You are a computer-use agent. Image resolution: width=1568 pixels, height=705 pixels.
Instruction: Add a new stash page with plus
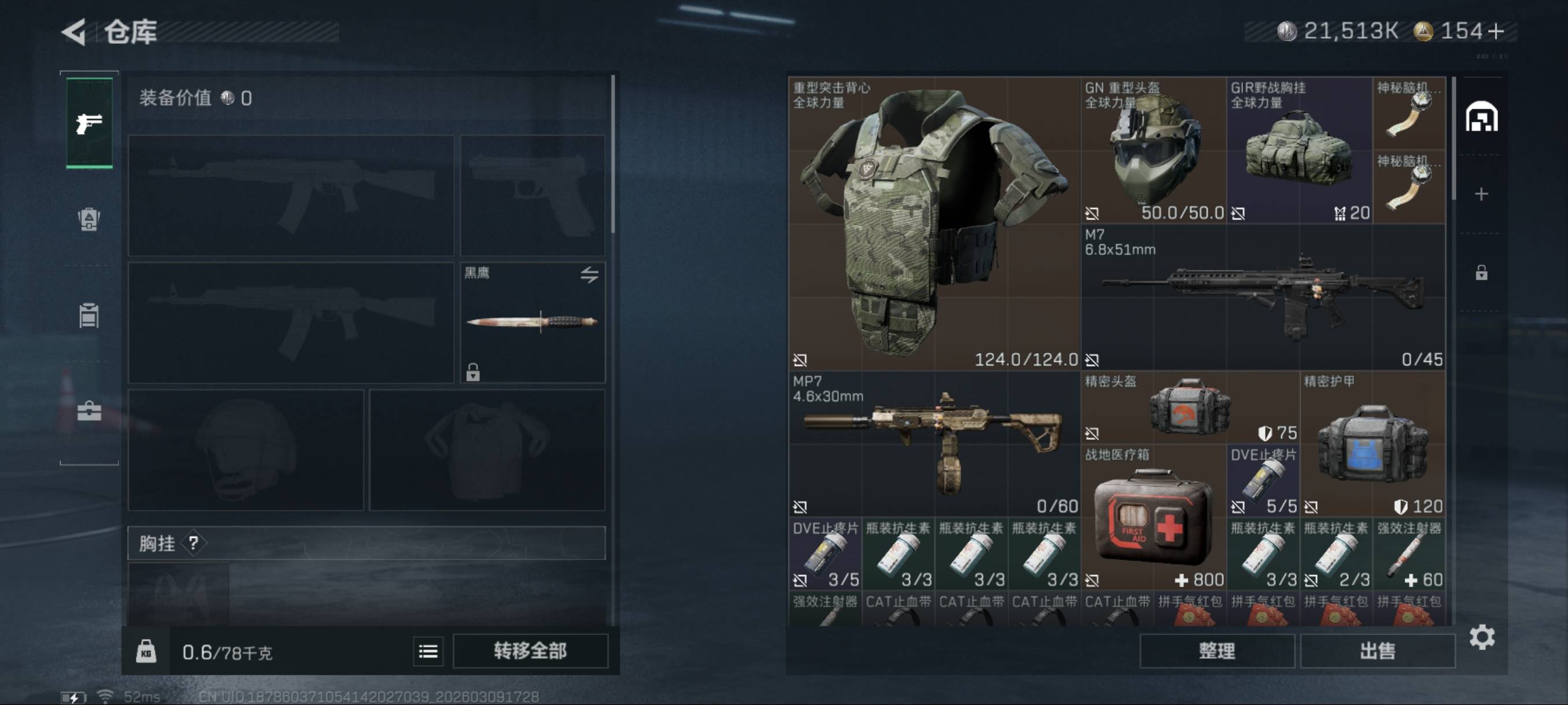[x=1481, y=194]
